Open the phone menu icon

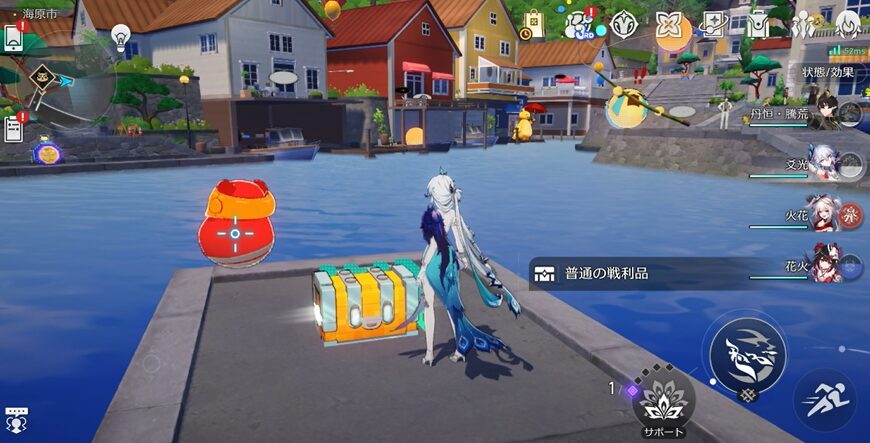point(14,39)
